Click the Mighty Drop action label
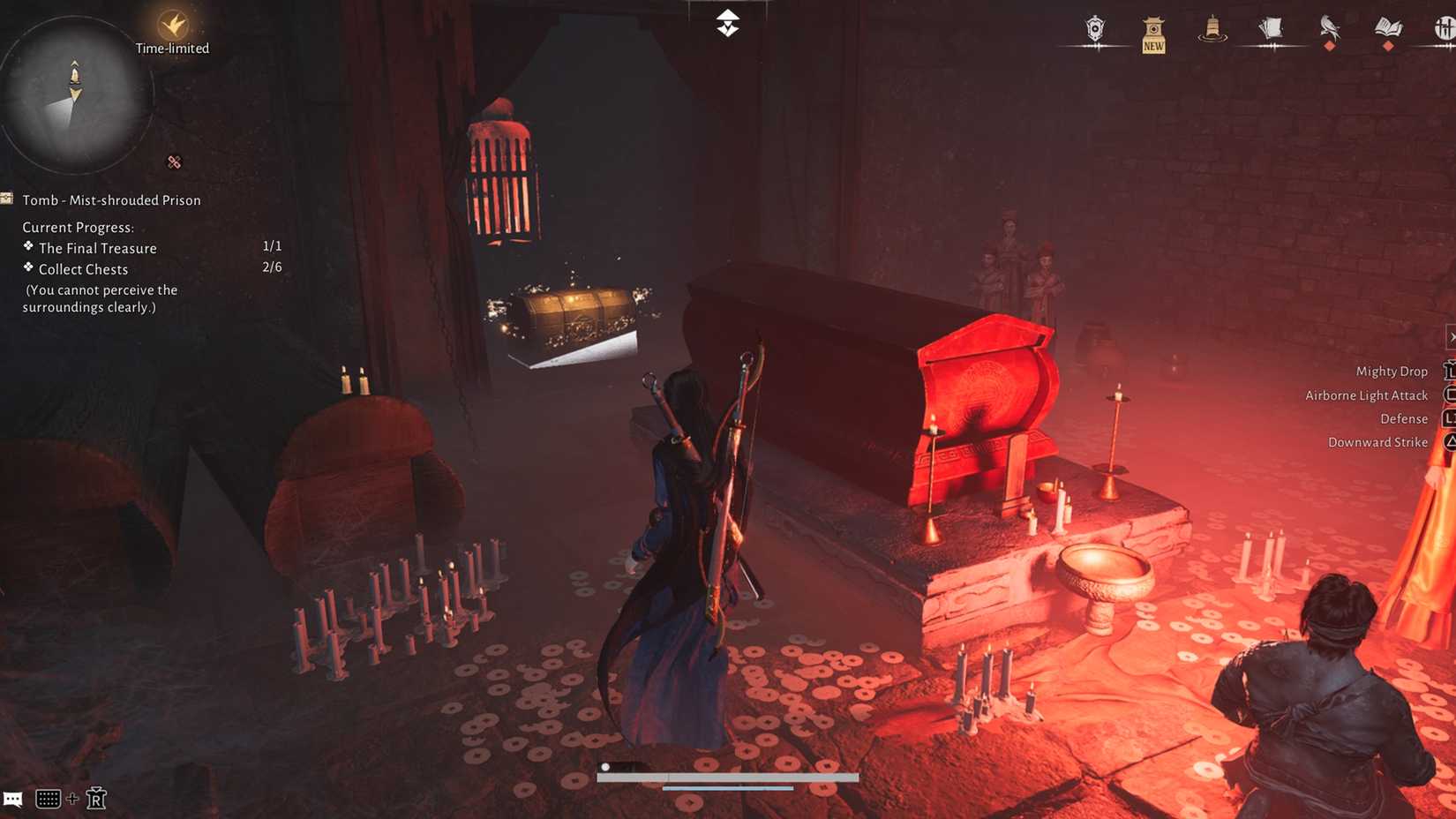The height and width of the screenshot is (819, 1456). tap(1392, 371)
